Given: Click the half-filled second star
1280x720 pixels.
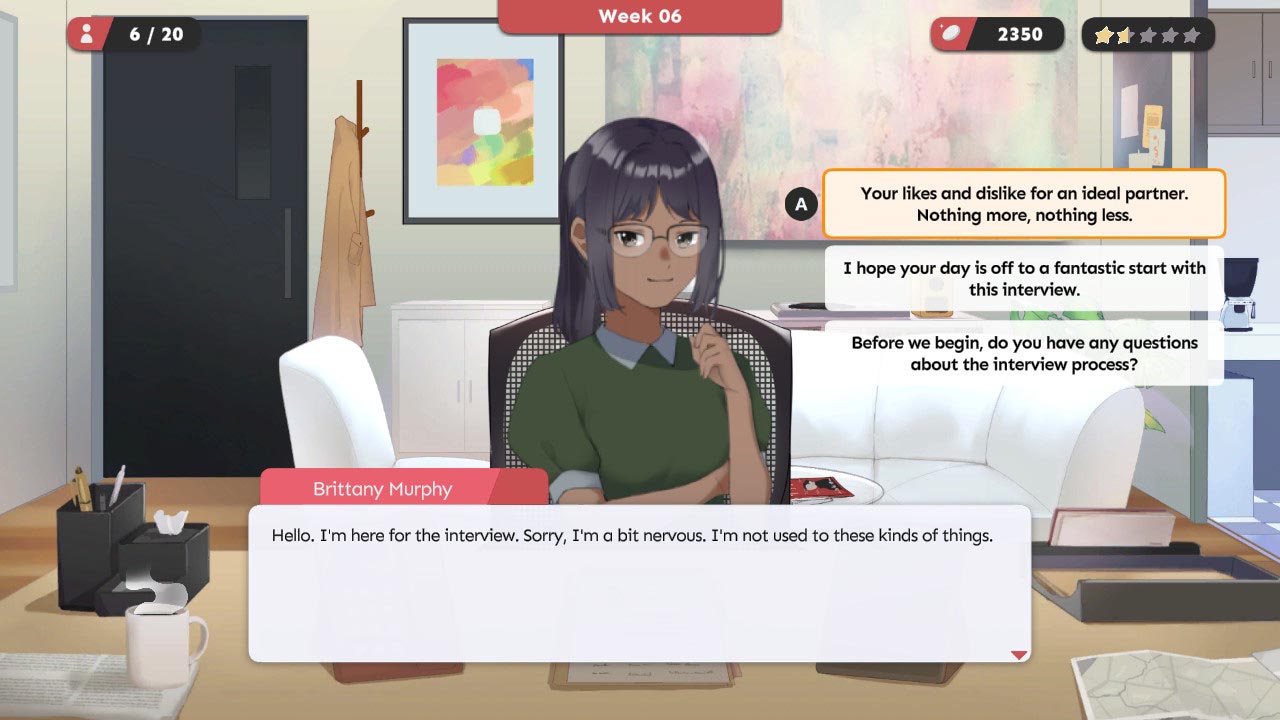Looking at the screenshot, I should point(1126,35).
